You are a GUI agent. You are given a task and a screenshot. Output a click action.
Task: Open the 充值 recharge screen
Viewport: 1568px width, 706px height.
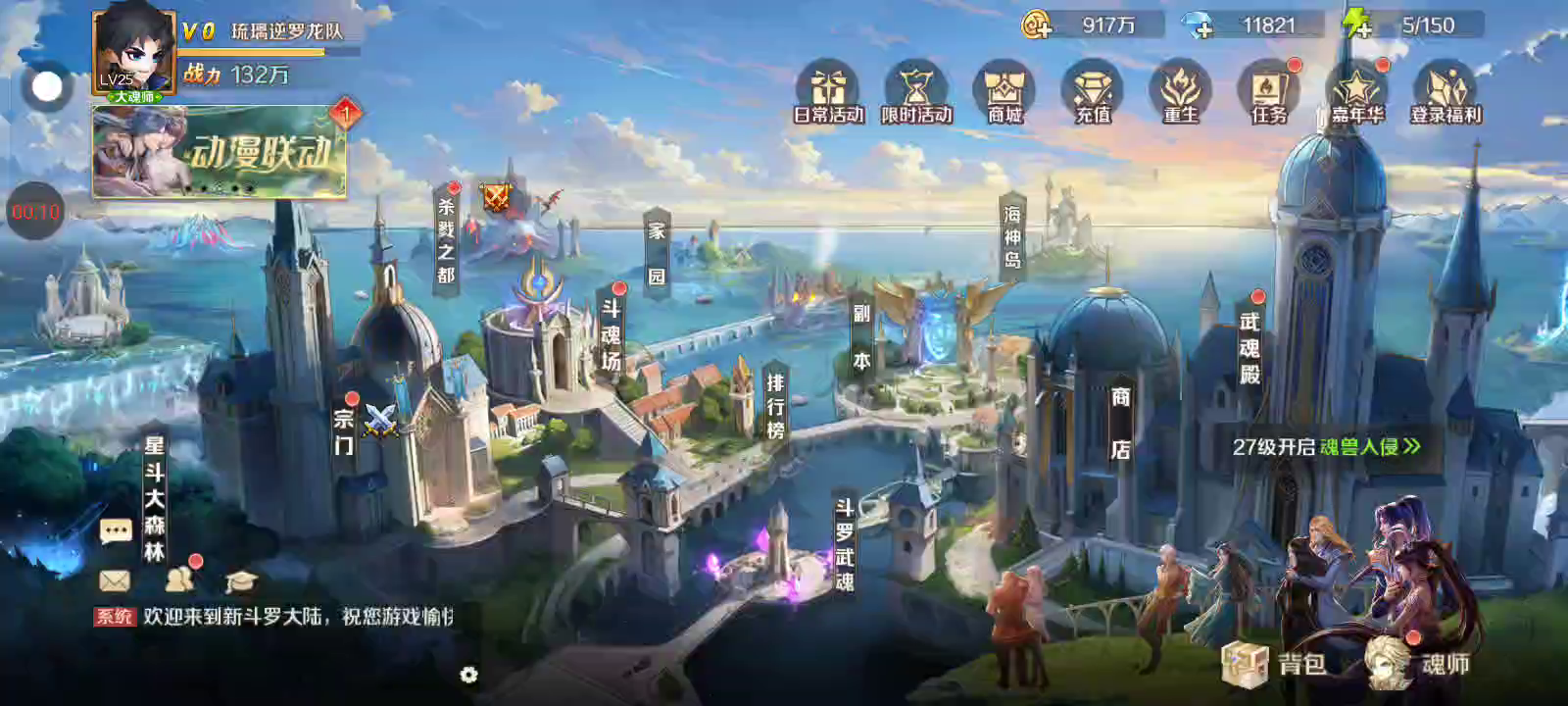[1093, 92]
